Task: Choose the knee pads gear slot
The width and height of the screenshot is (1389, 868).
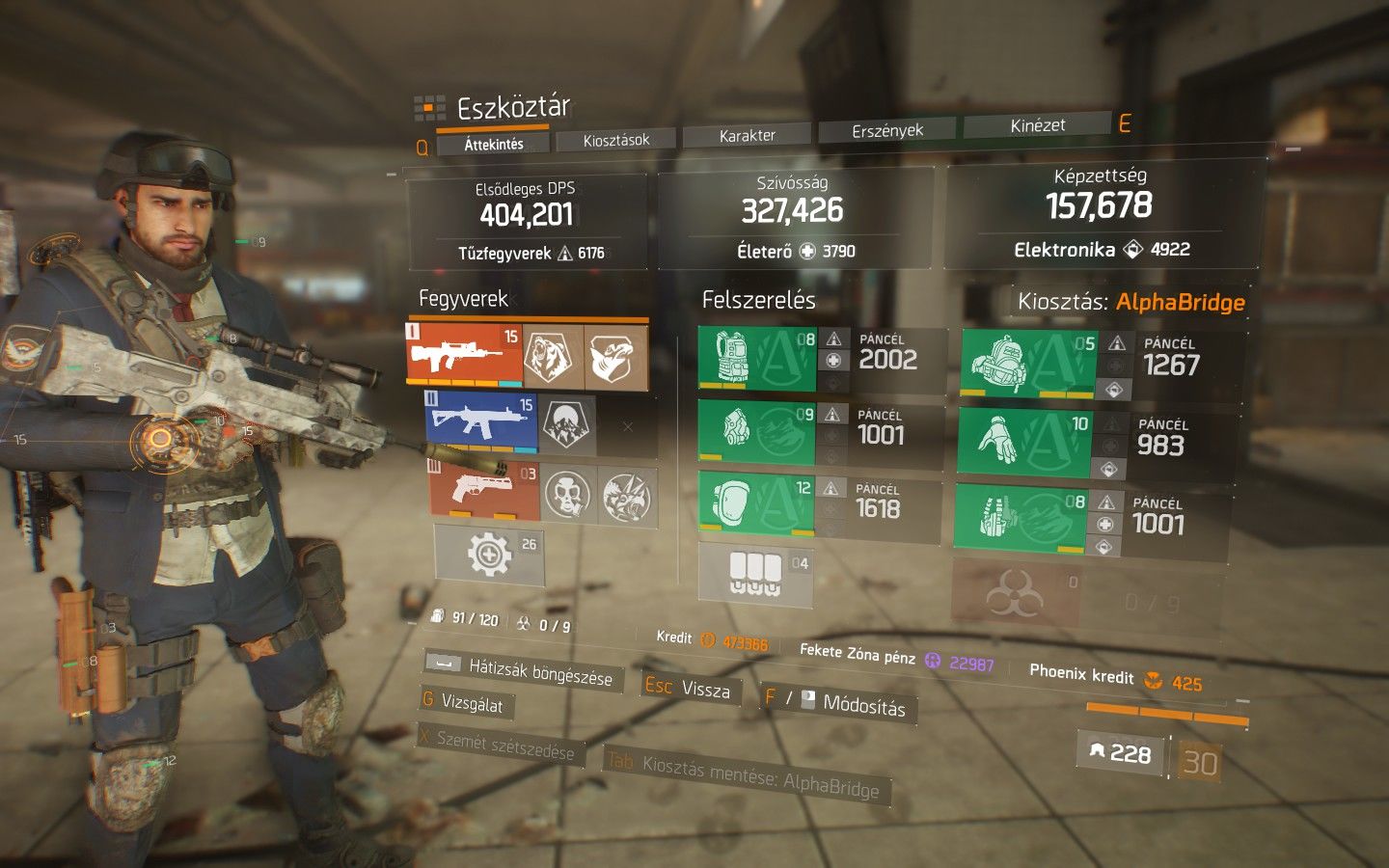Action: click(x=755, y=503)
